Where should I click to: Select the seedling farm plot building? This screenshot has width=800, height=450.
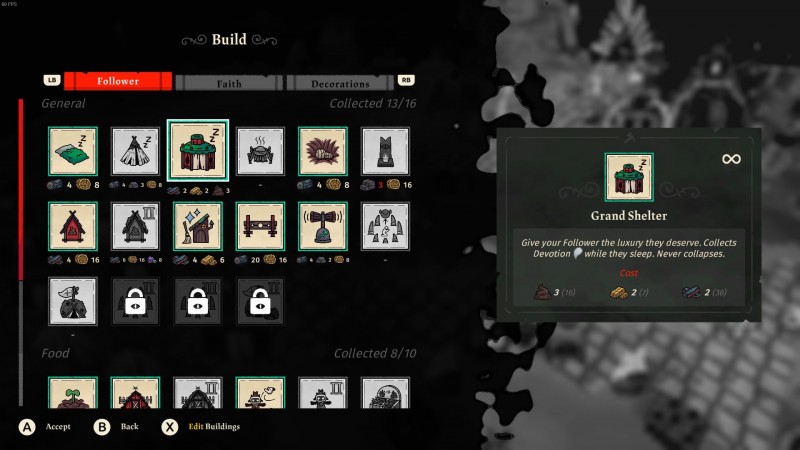[73, 394]
